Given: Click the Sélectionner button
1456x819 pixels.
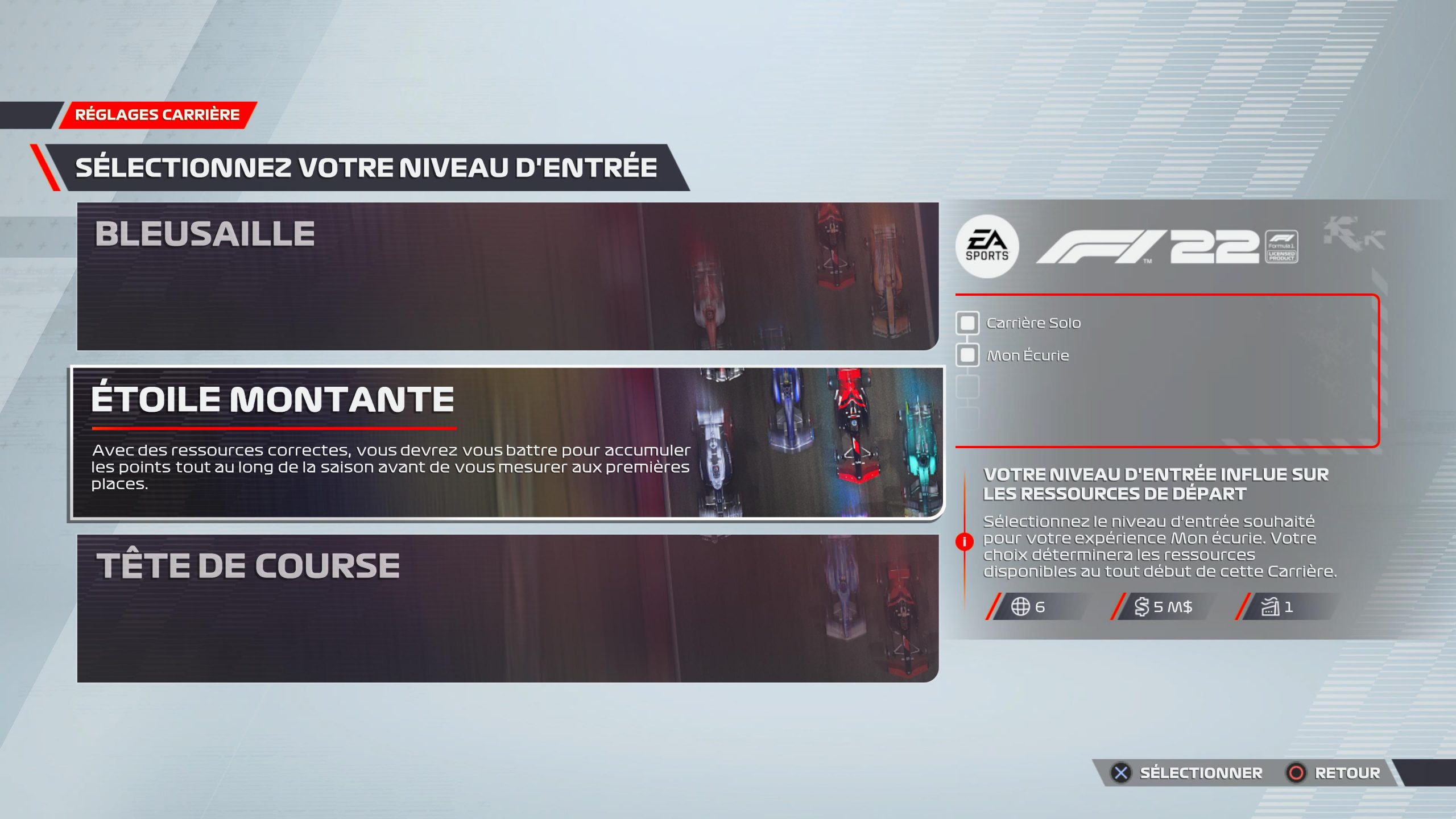Looking at the screenshot, I should [x=1188, y=773].
